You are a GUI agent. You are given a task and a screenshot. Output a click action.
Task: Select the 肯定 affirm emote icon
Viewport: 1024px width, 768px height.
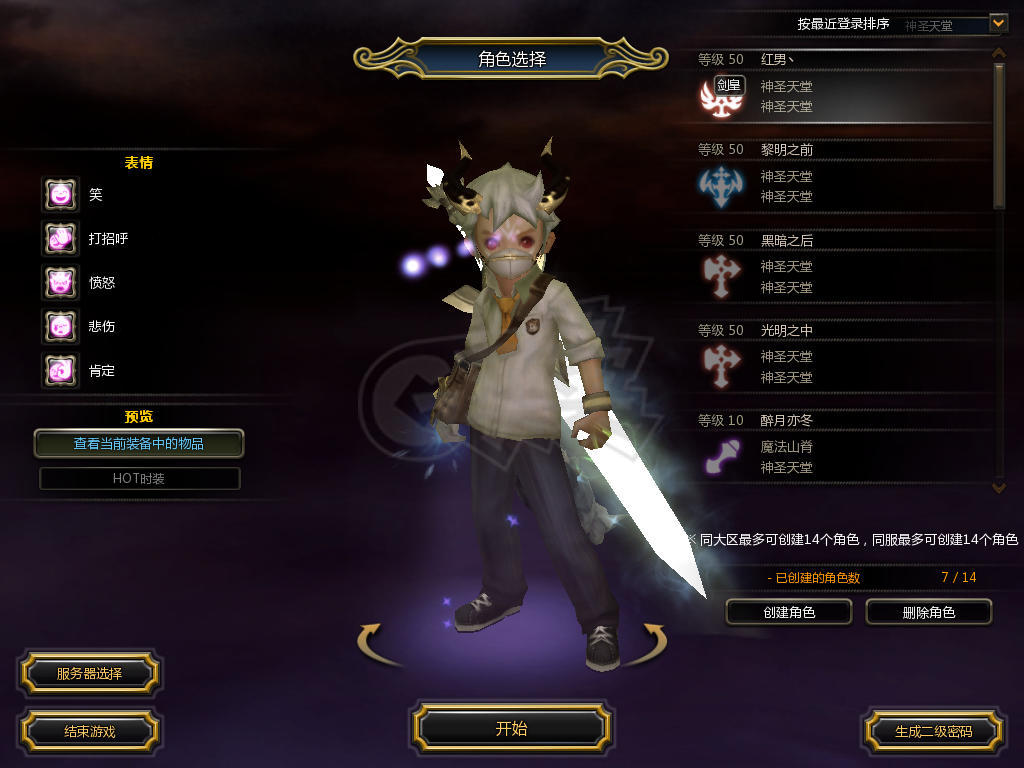coord(60,370)
